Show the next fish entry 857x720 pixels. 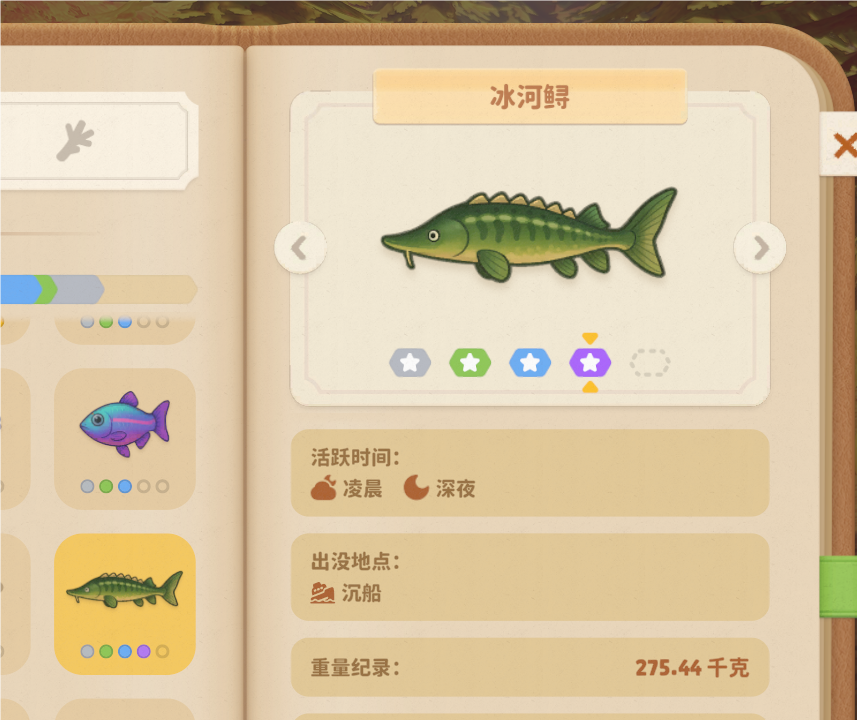pos(760,247)
